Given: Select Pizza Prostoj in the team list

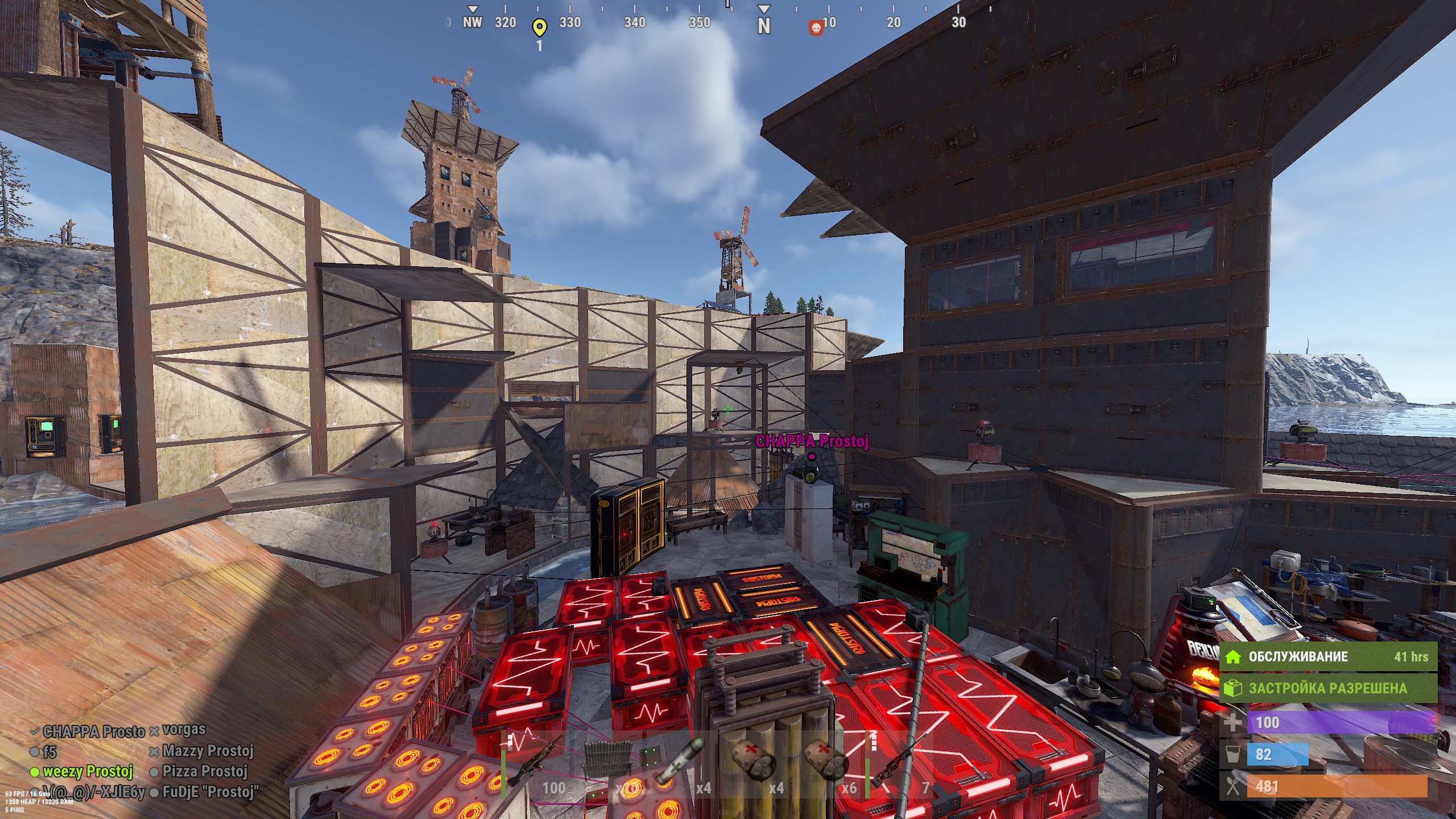Looking at the screenshot, I should point(204,772).
